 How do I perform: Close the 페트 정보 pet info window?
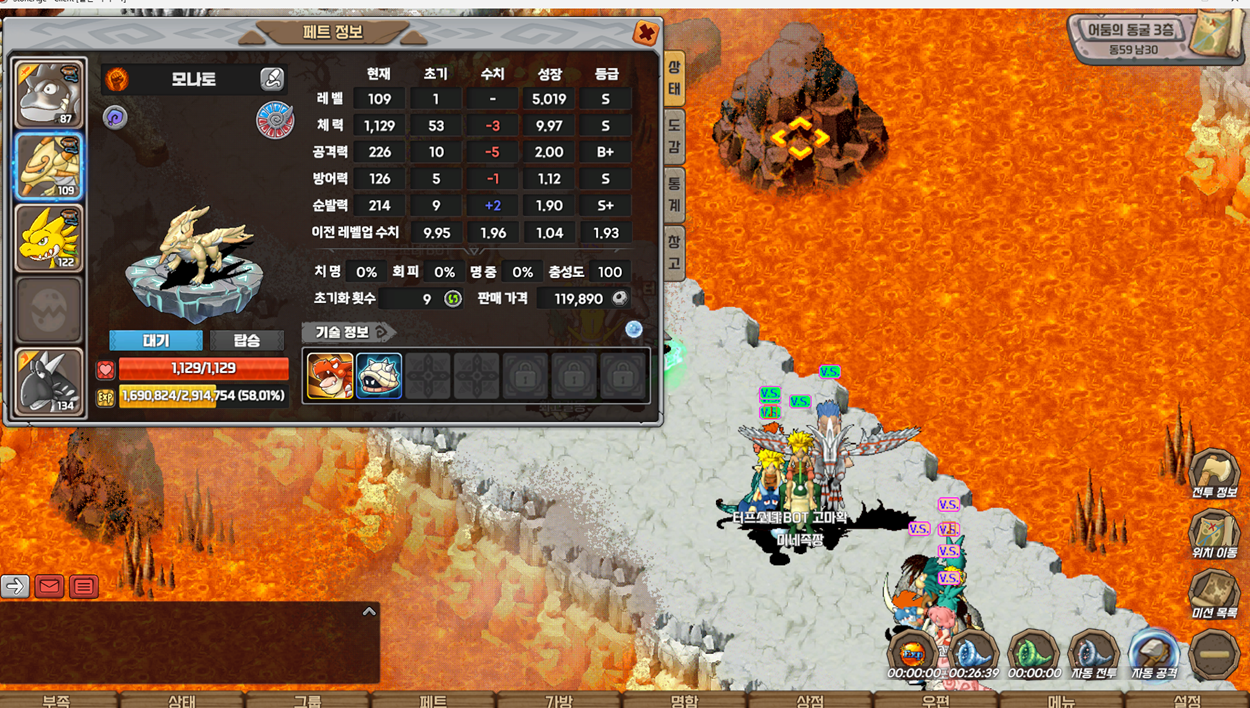pyautogui.click(x=646, y=33)
